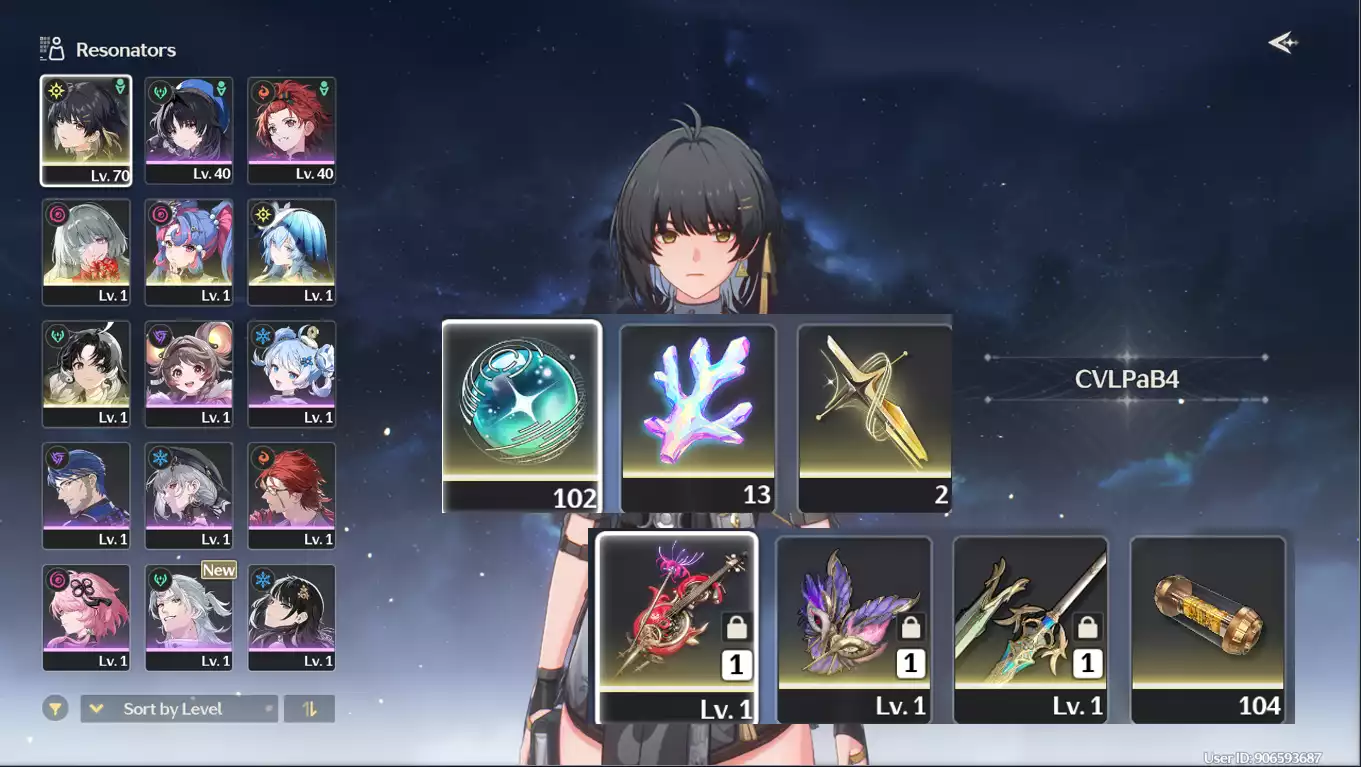Select the brown-haired resonator with hair buns
This screenshot has height=767, width=1361.
coord(189,374)
